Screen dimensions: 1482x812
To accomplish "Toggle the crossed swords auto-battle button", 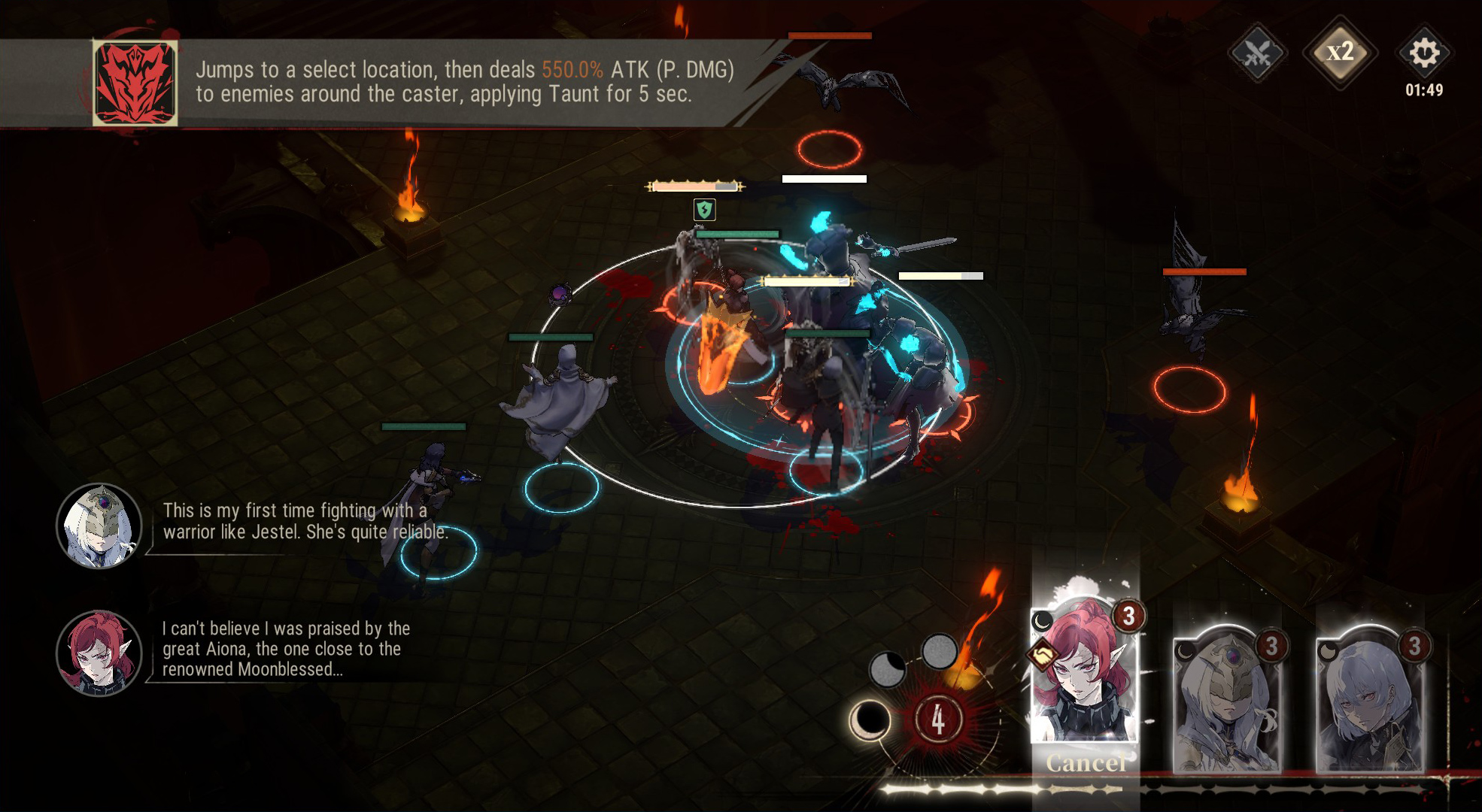I will (1257, 53).
